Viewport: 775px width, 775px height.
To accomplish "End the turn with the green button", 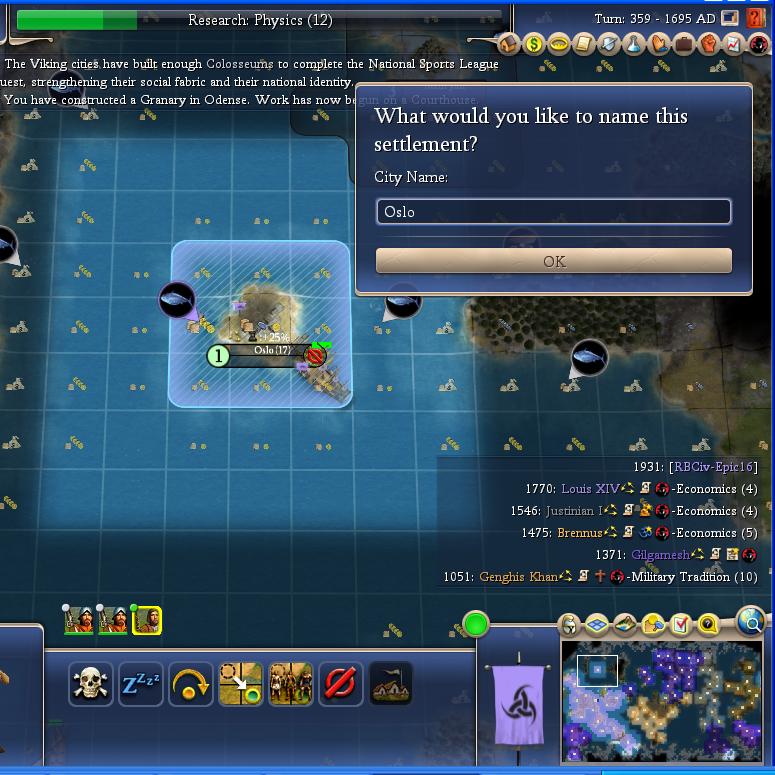I will (476, 625).
